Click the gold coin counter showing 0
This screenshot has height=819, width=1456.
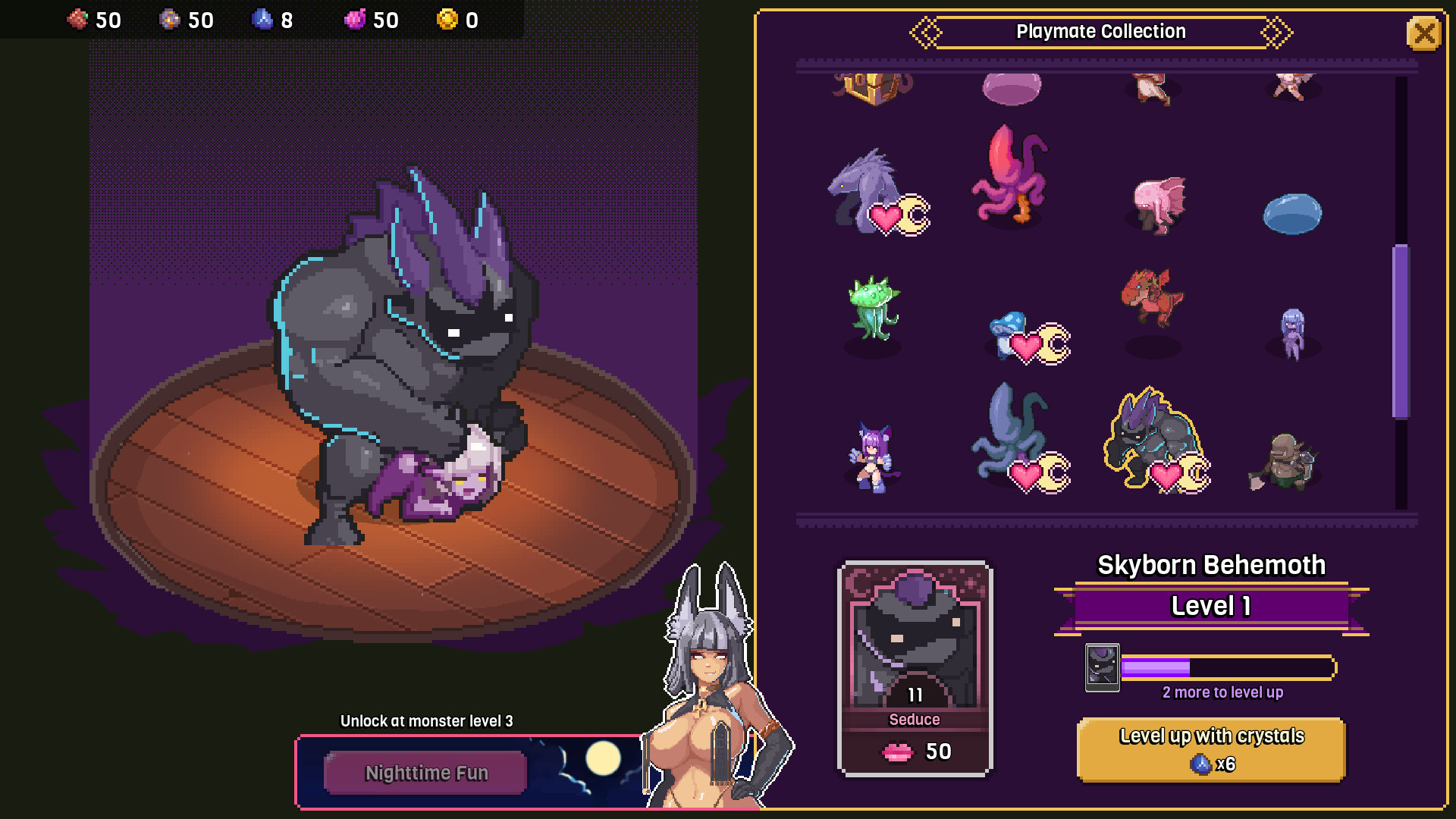(x=457, y=20)
